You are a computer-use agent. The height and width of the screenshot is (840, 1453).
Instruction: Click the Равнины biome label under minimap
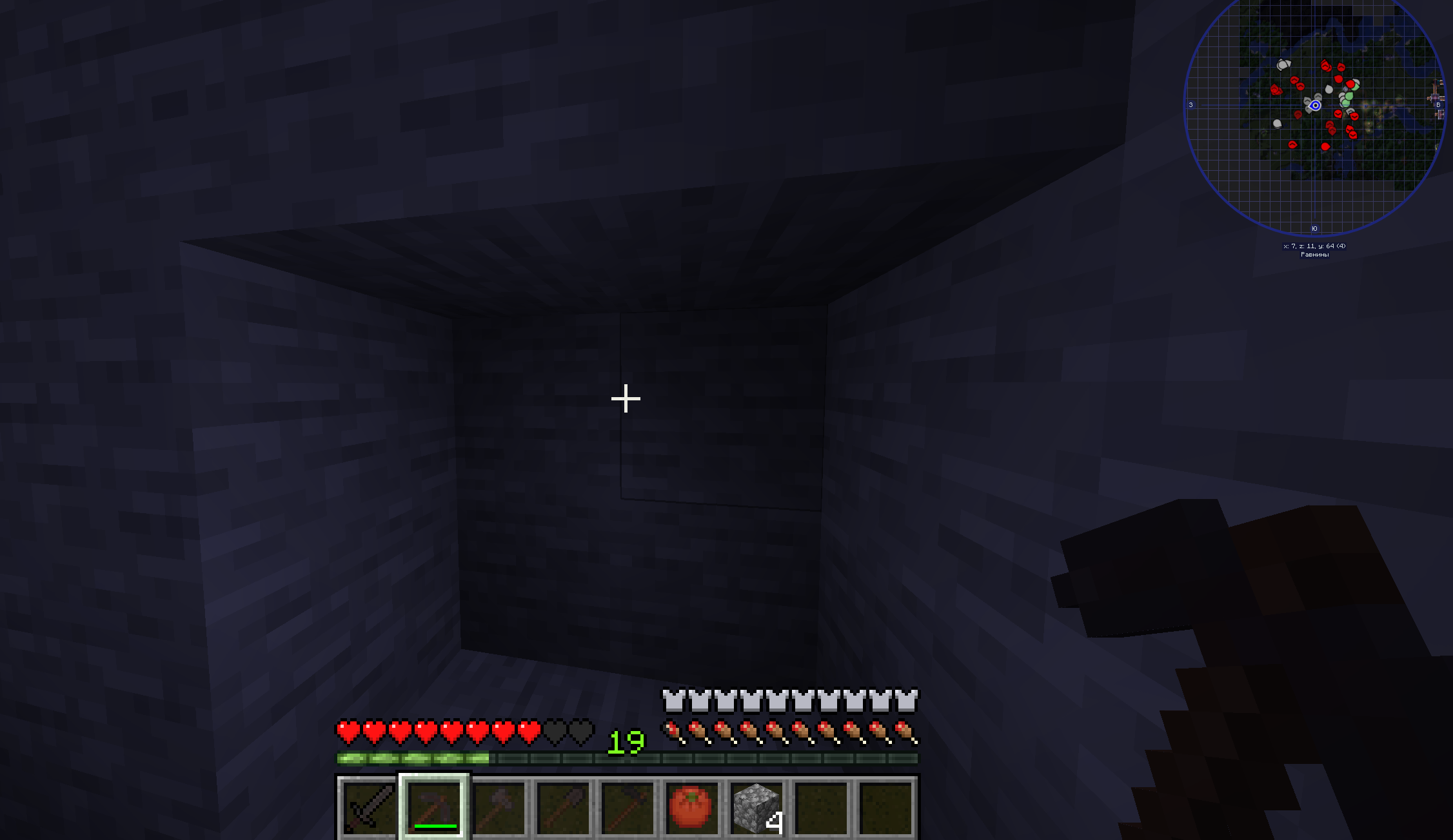1314,254
